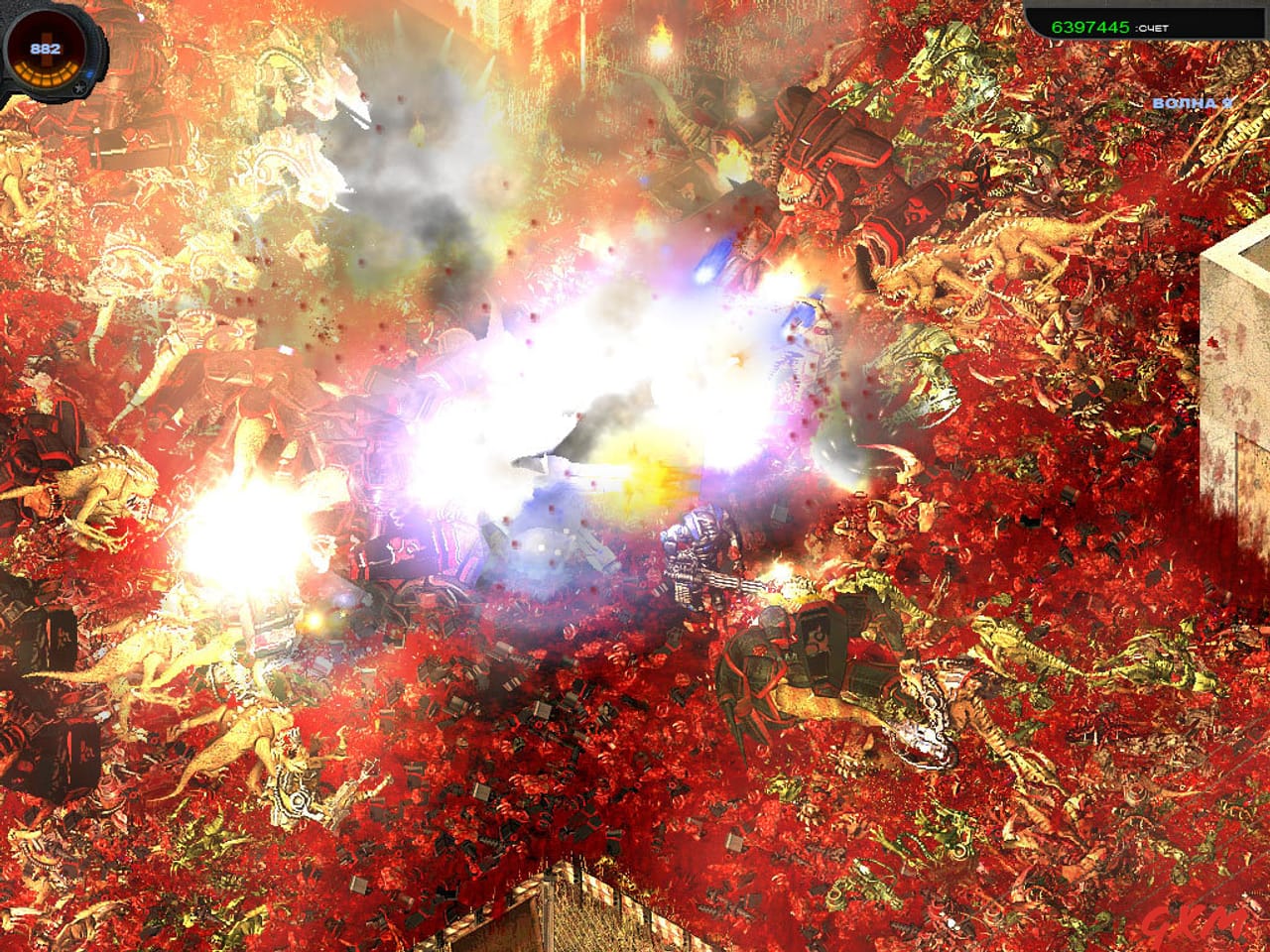The height and width of the screenshot is (952, 1270).
Task: Click the ВОЛНА 9 wave announcement text
Action: [x=1193, y=102]
